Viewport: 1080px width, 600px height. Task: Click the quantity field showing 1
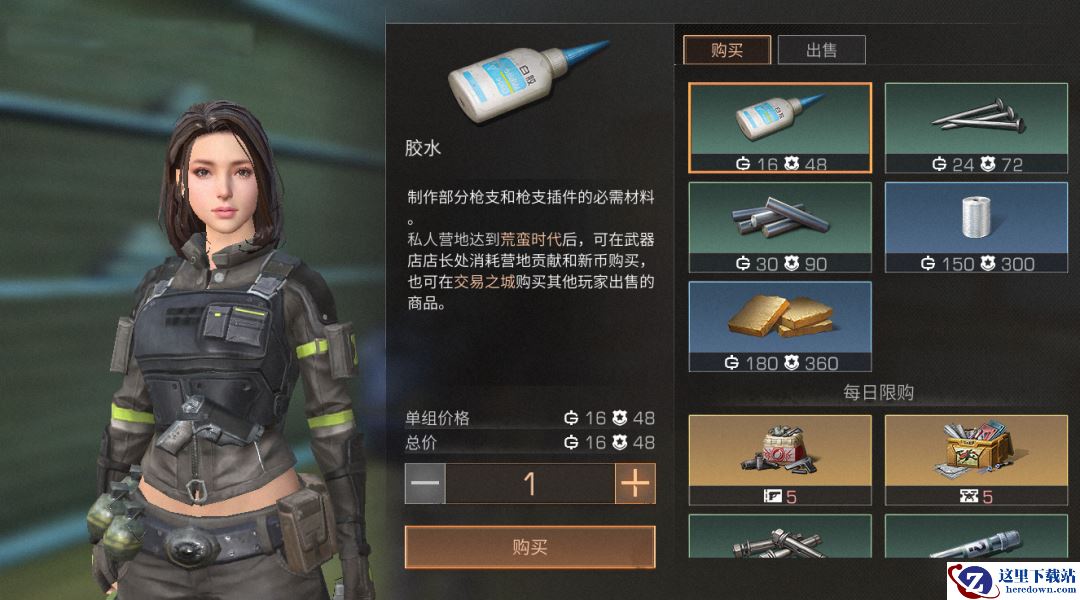530,484
